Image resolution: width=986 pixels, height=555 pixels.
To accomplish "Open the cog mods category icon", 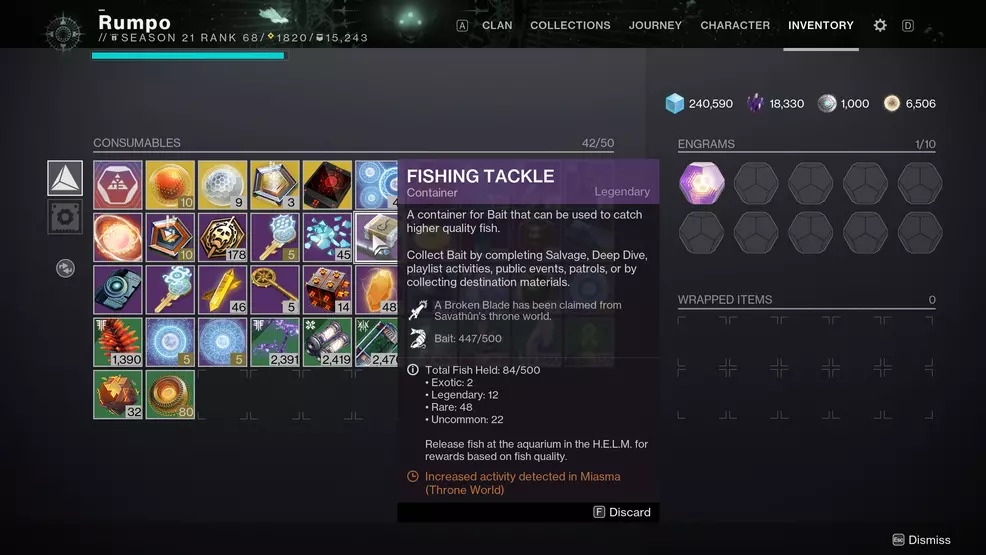I will point(65,217).
